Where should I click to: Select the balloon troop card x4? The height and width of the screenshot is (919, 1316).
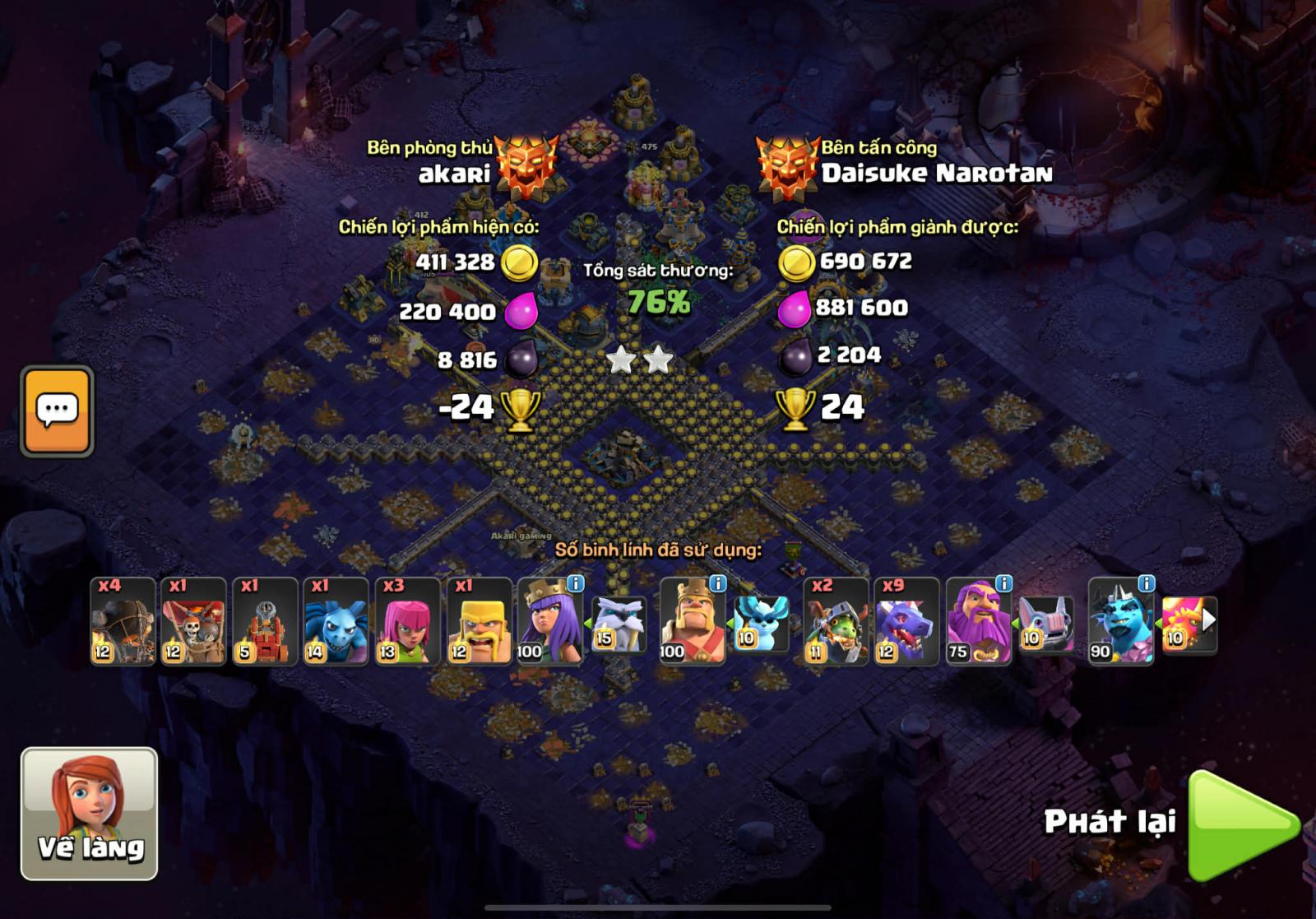(x=123, y=621)
